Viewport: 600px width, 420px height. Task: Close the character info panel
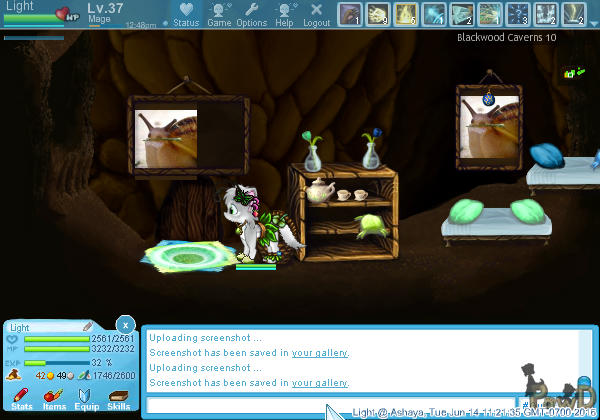(125, 325)
